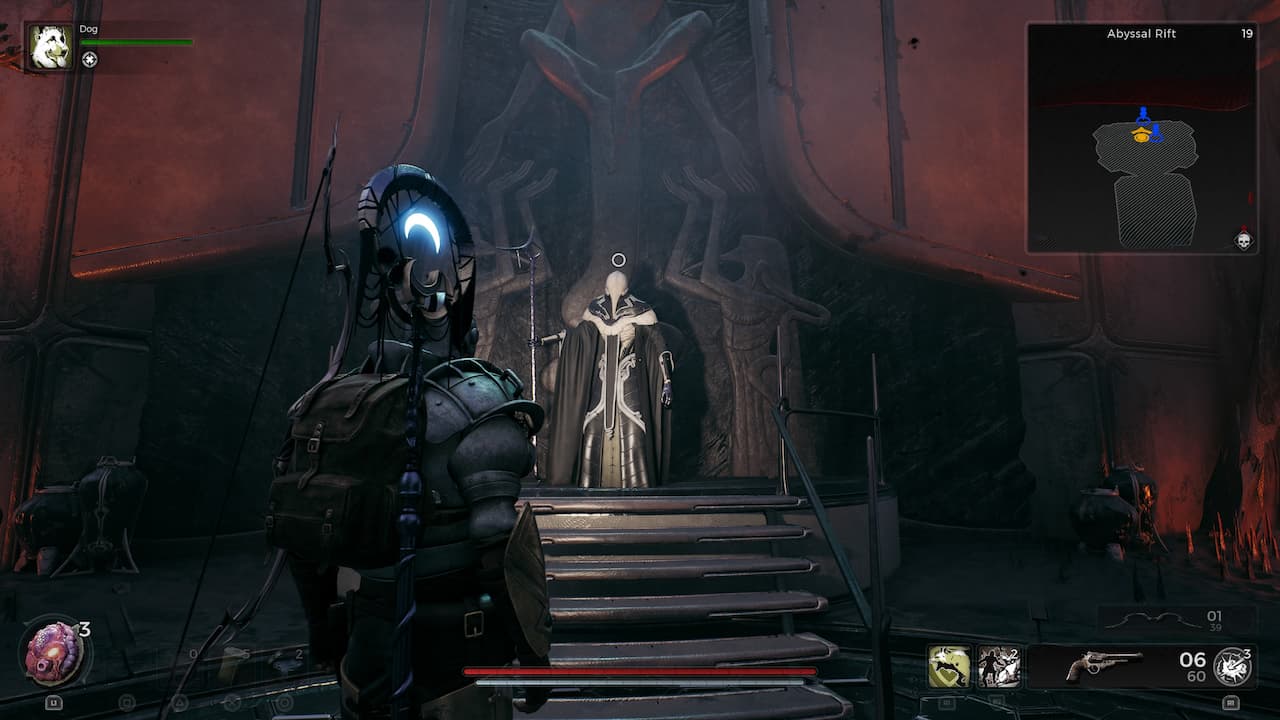Image resolution: width=1280 pixels, height=720 pixels.
Task: Activate the second skill with silhouette figure
Action: tap(999, 666)
